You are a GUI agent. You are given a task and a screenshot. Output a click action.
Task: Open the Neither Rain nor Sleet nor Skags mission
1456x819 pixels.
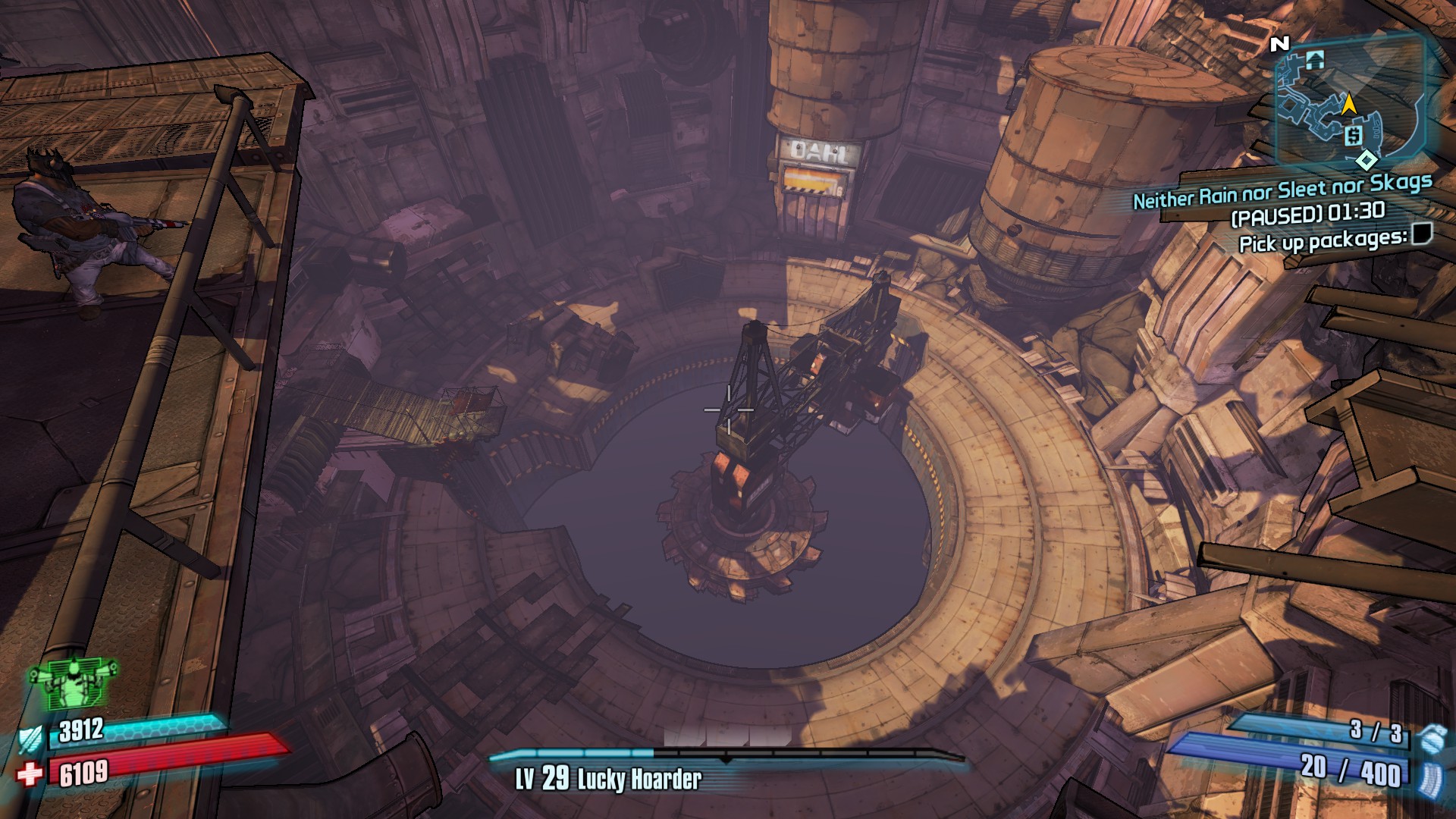[1282, 191]
